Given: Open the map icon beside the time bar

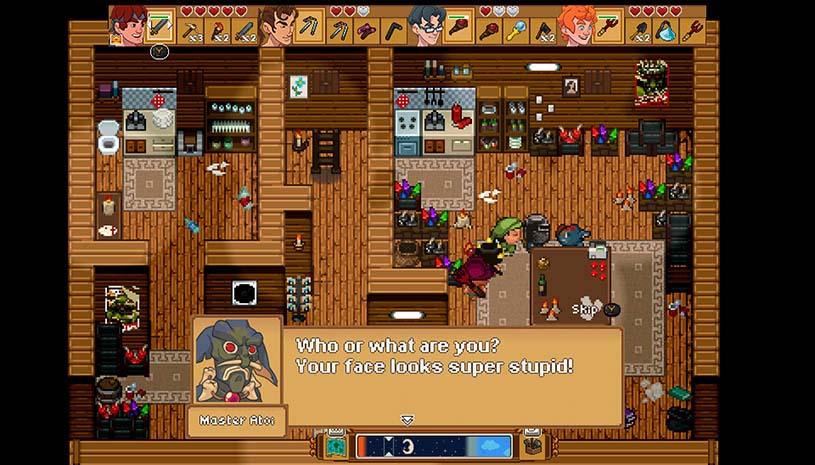Looking at the screenshot, I should tap(335, 446).
